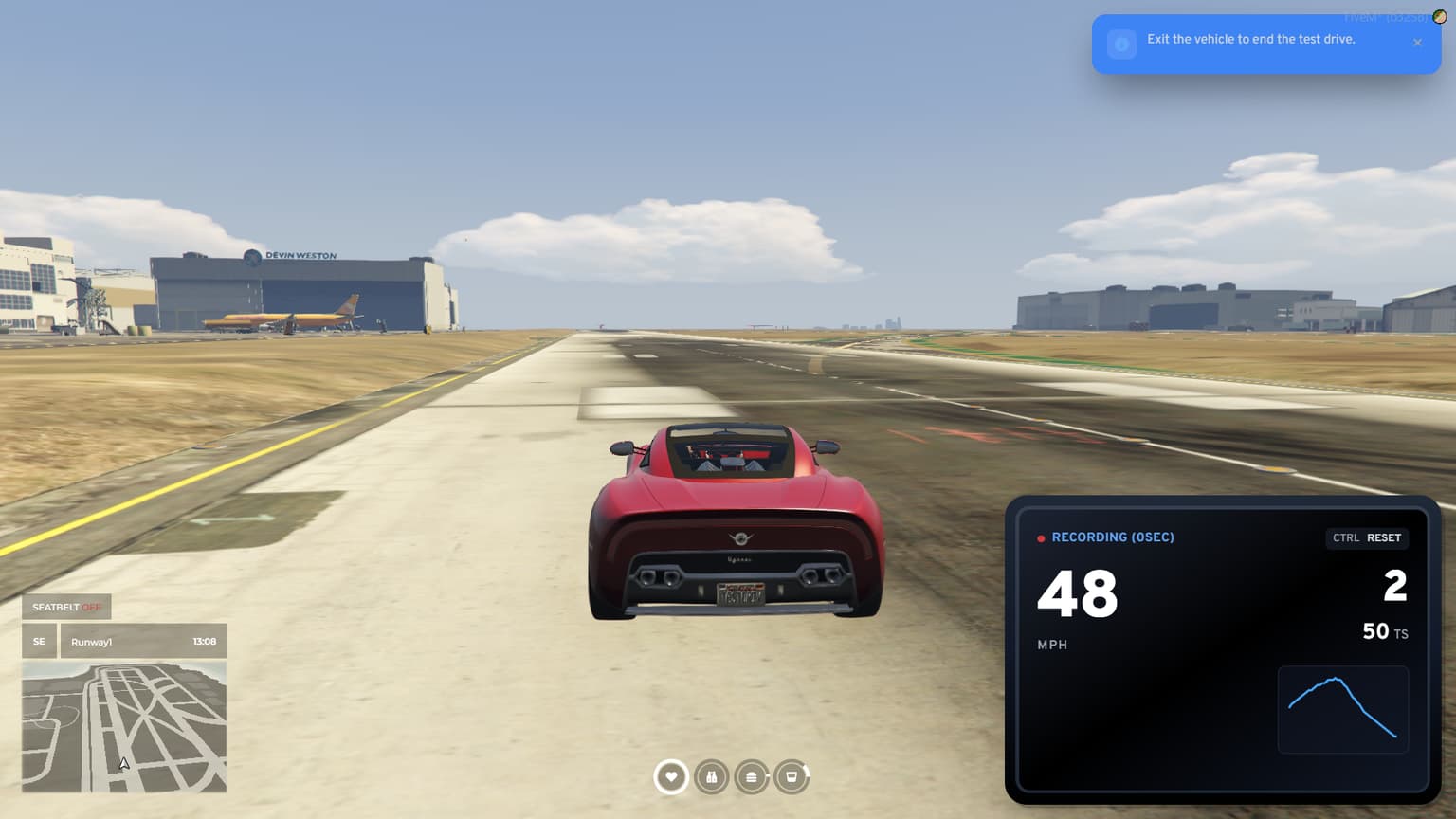Open the minimap in the bottom-left corner

click(x=123, y=725)
